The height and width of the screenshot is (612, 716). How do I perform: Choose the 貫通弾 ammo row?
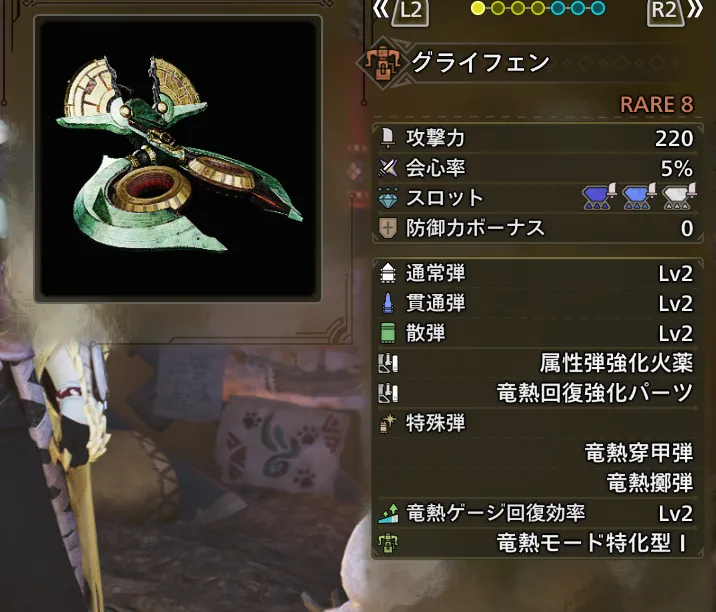[x=535, y=303]
